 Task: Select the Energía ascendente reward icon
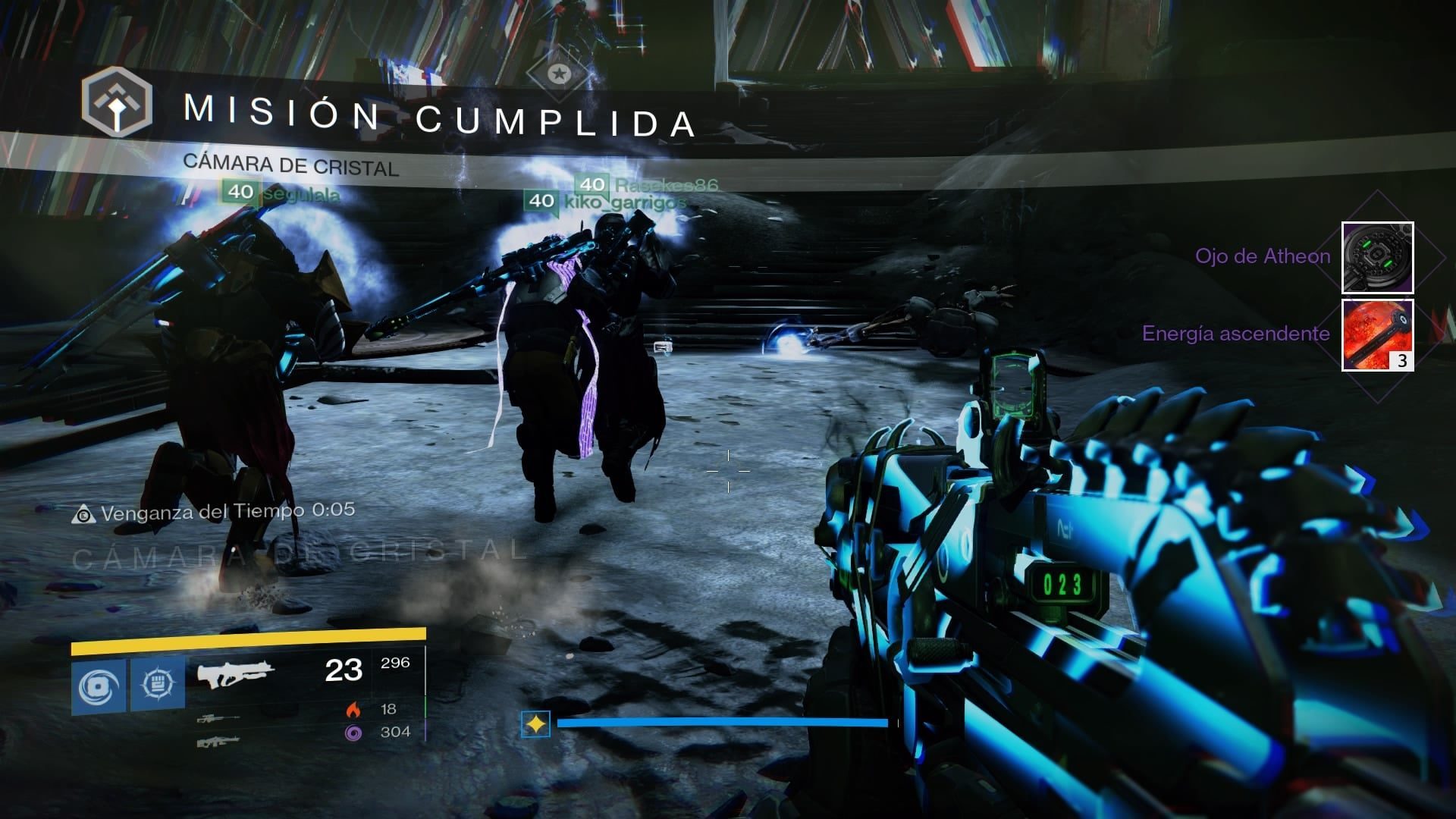(1377, 335)
